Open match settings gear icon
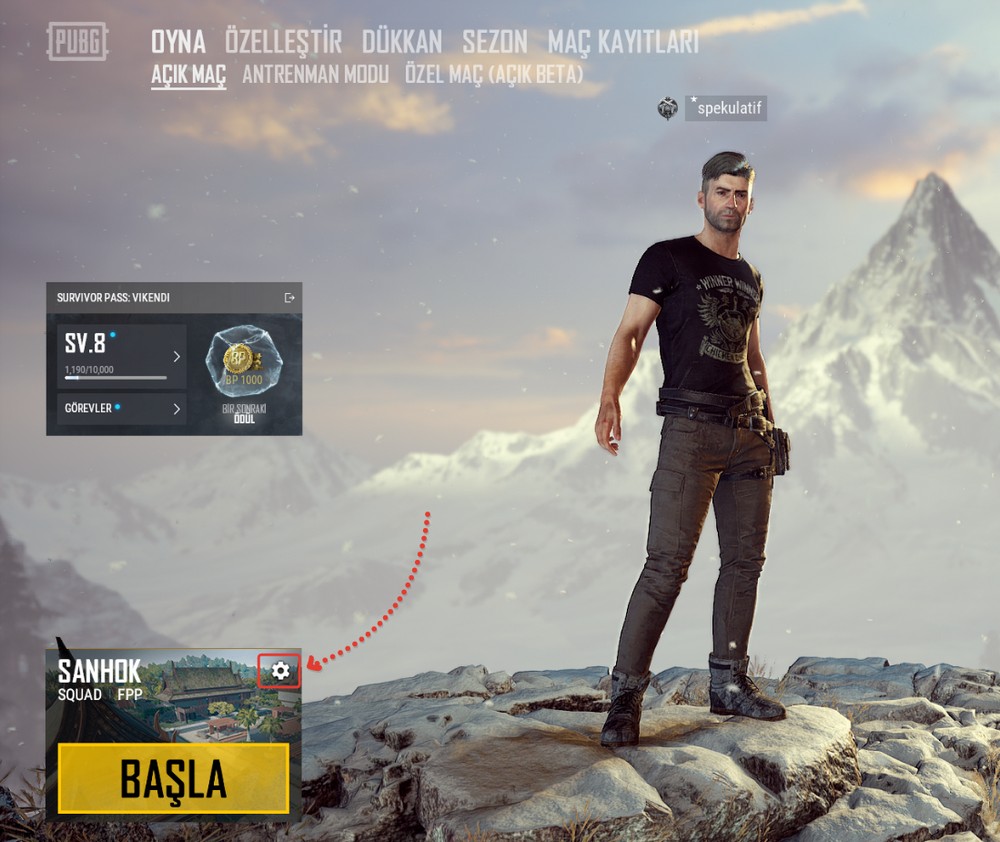This screenshot has width=1000, height=842. [280, 671]
